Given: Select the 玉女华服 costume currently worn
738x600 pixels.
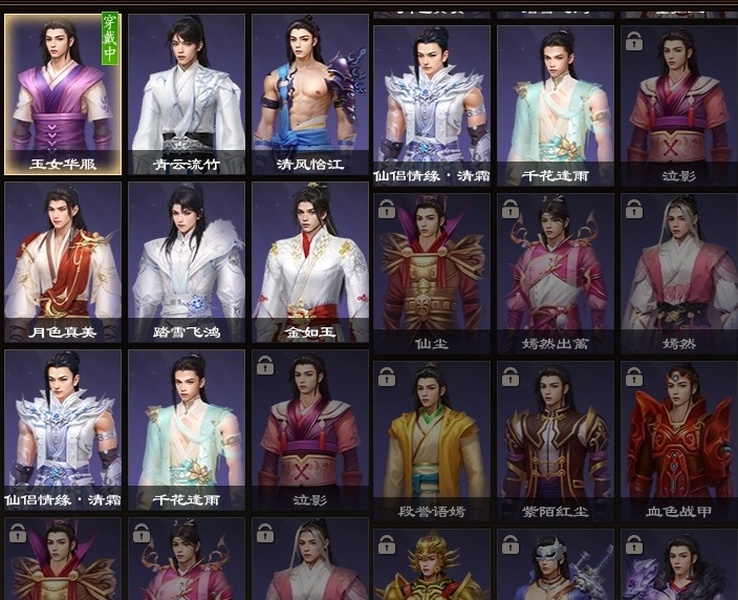Looking at the screenshot, I should (63, 95).
